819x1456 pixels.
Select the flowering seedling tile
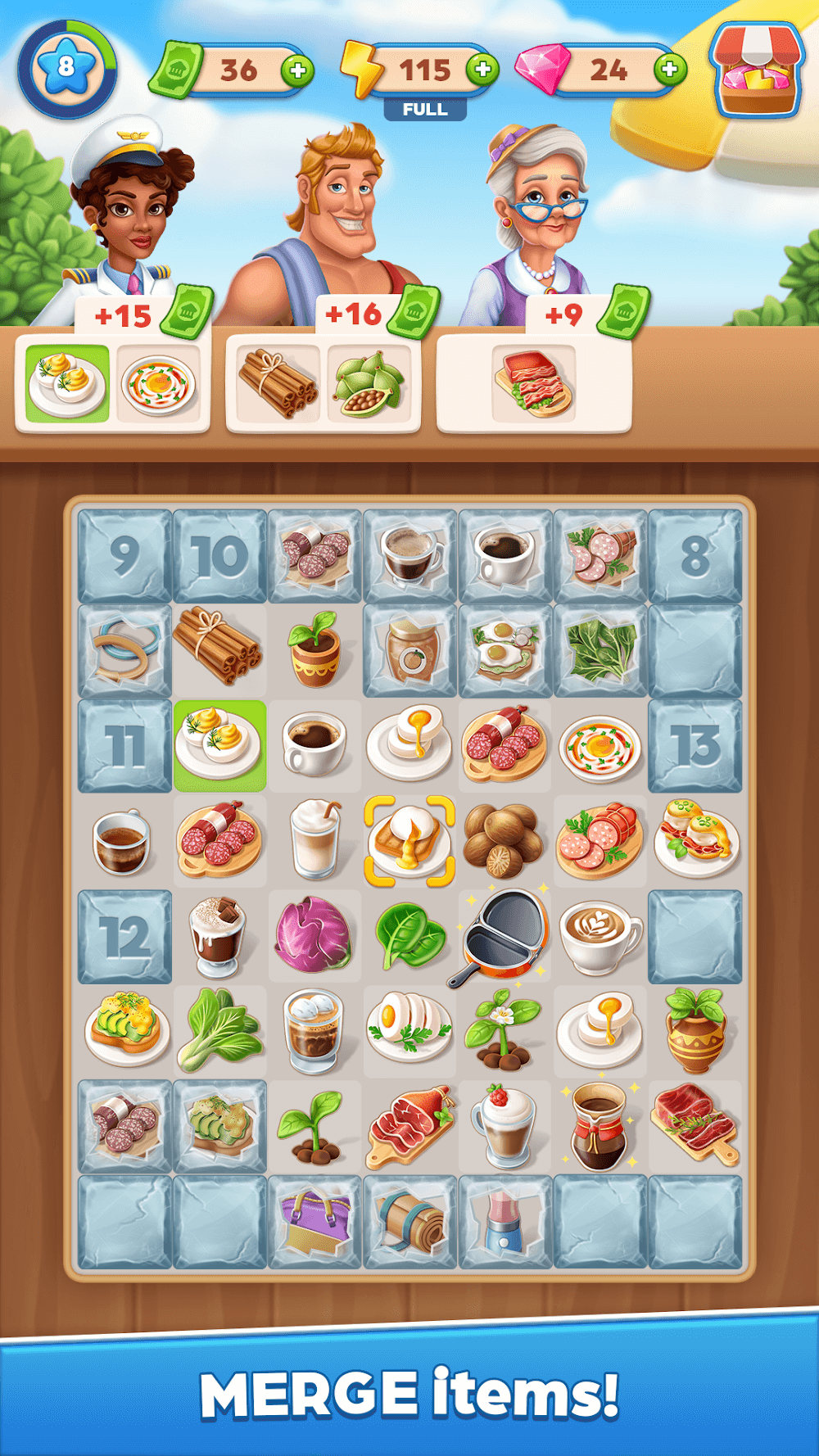(505, 1031)
